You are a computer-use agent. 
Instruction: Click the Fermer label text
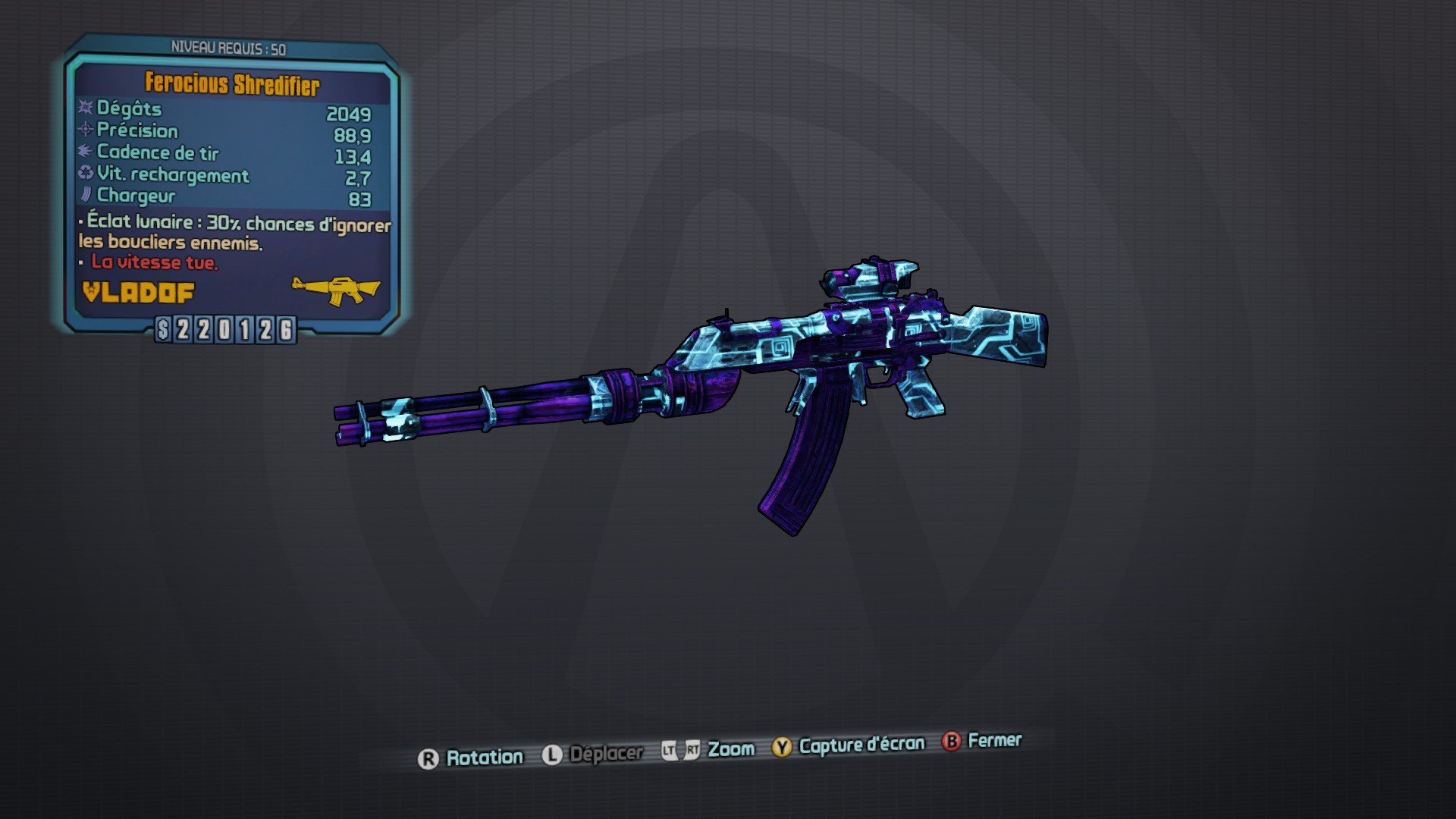(x=995, y=741)
